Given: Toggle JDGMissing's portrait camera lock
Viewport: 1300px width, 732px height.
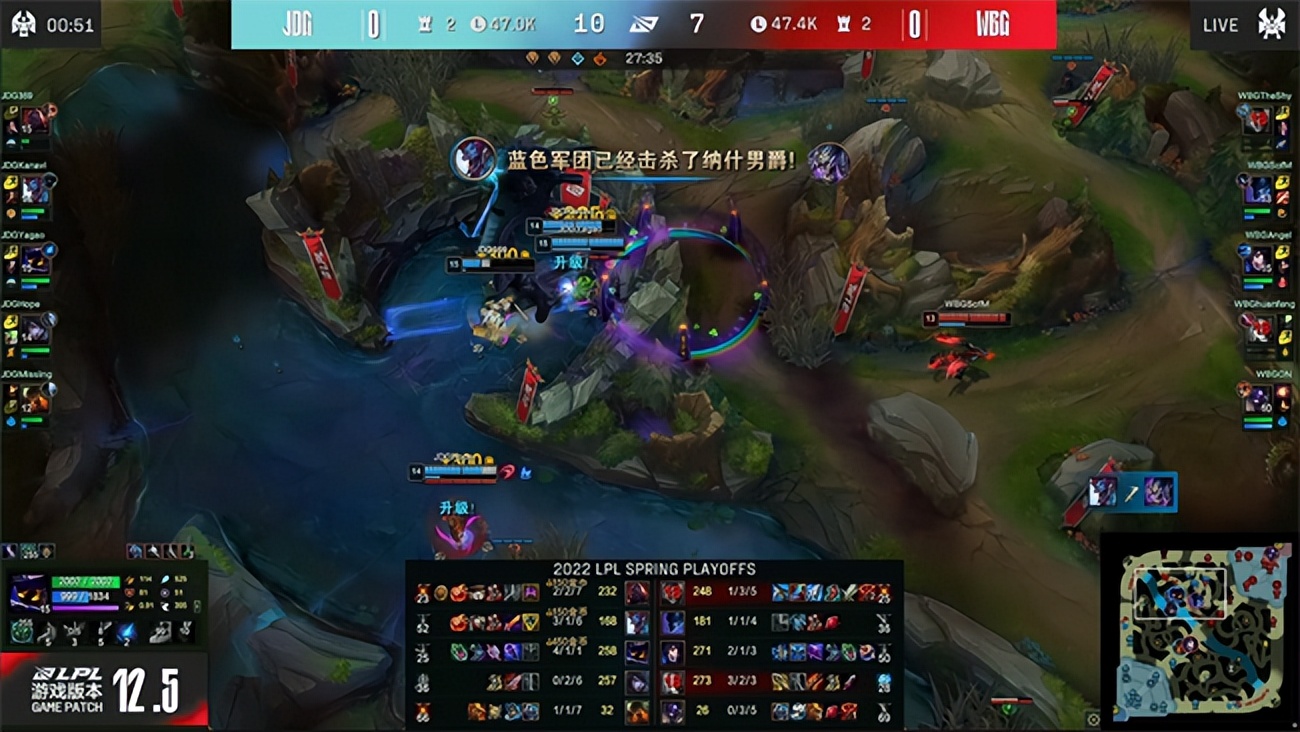Looking at the screenshot, I should point(32,398).
